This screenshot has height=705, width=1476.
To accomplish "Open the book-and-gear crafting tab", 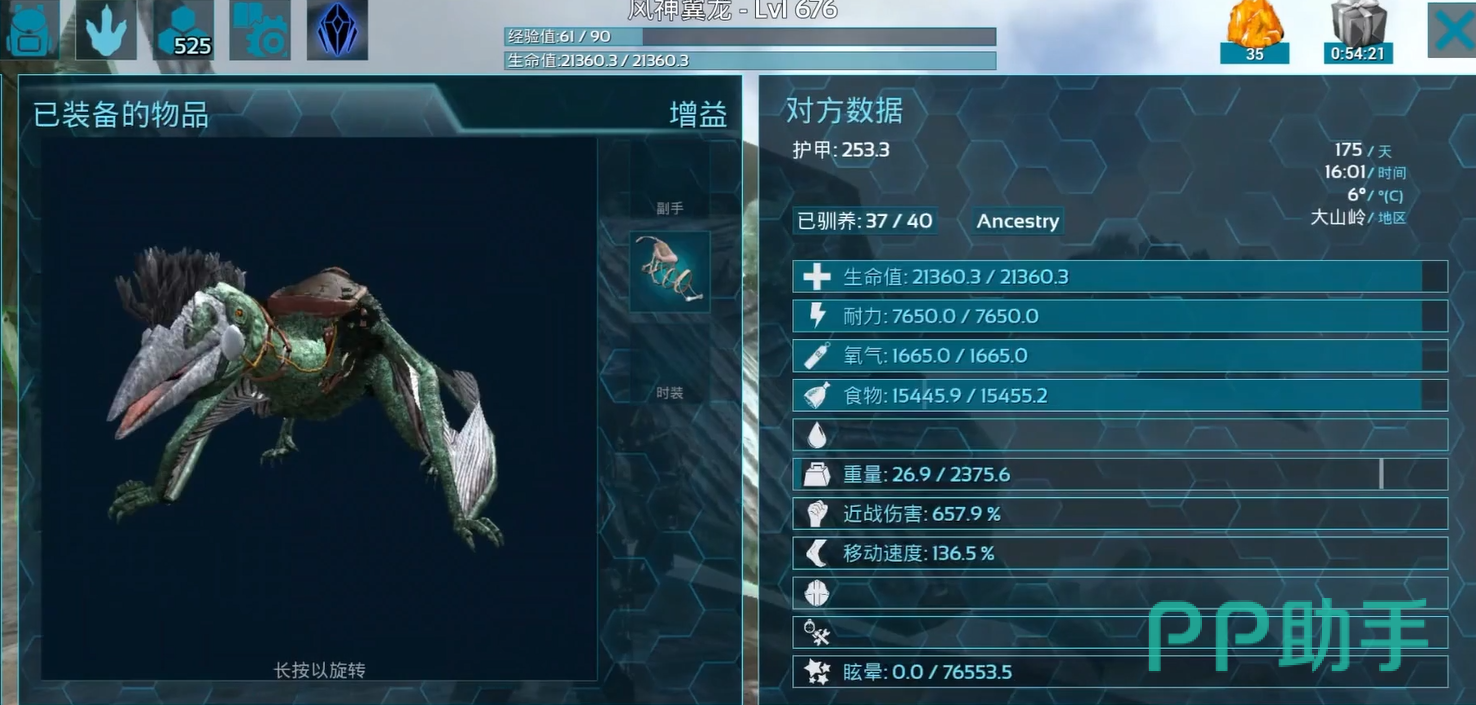I will click(x=260, y=30).
